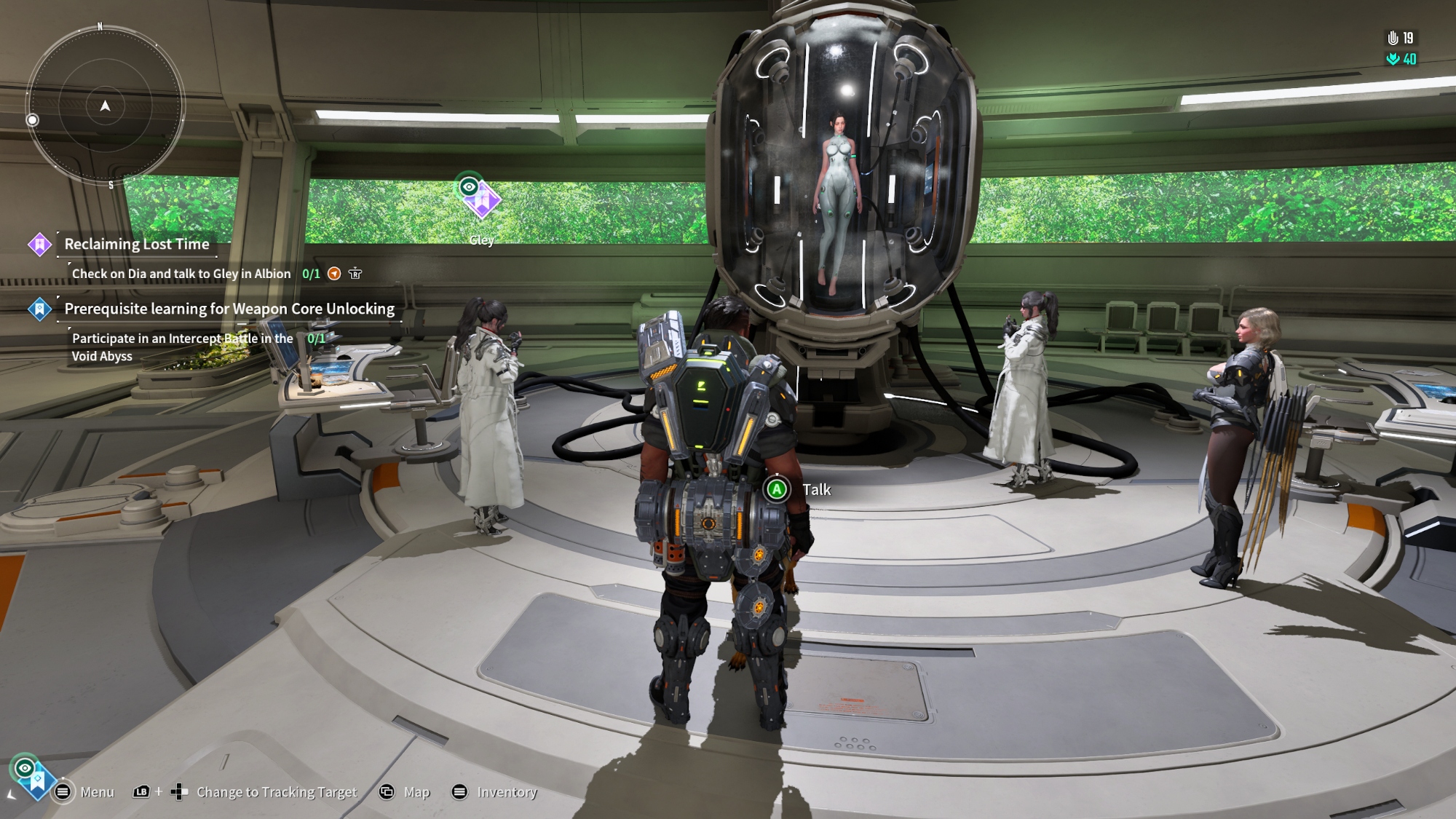The height and width of the screenshot is (819, 1456).
Task: Click the Gley quest waypoint marker
Action: pos(480,199)
